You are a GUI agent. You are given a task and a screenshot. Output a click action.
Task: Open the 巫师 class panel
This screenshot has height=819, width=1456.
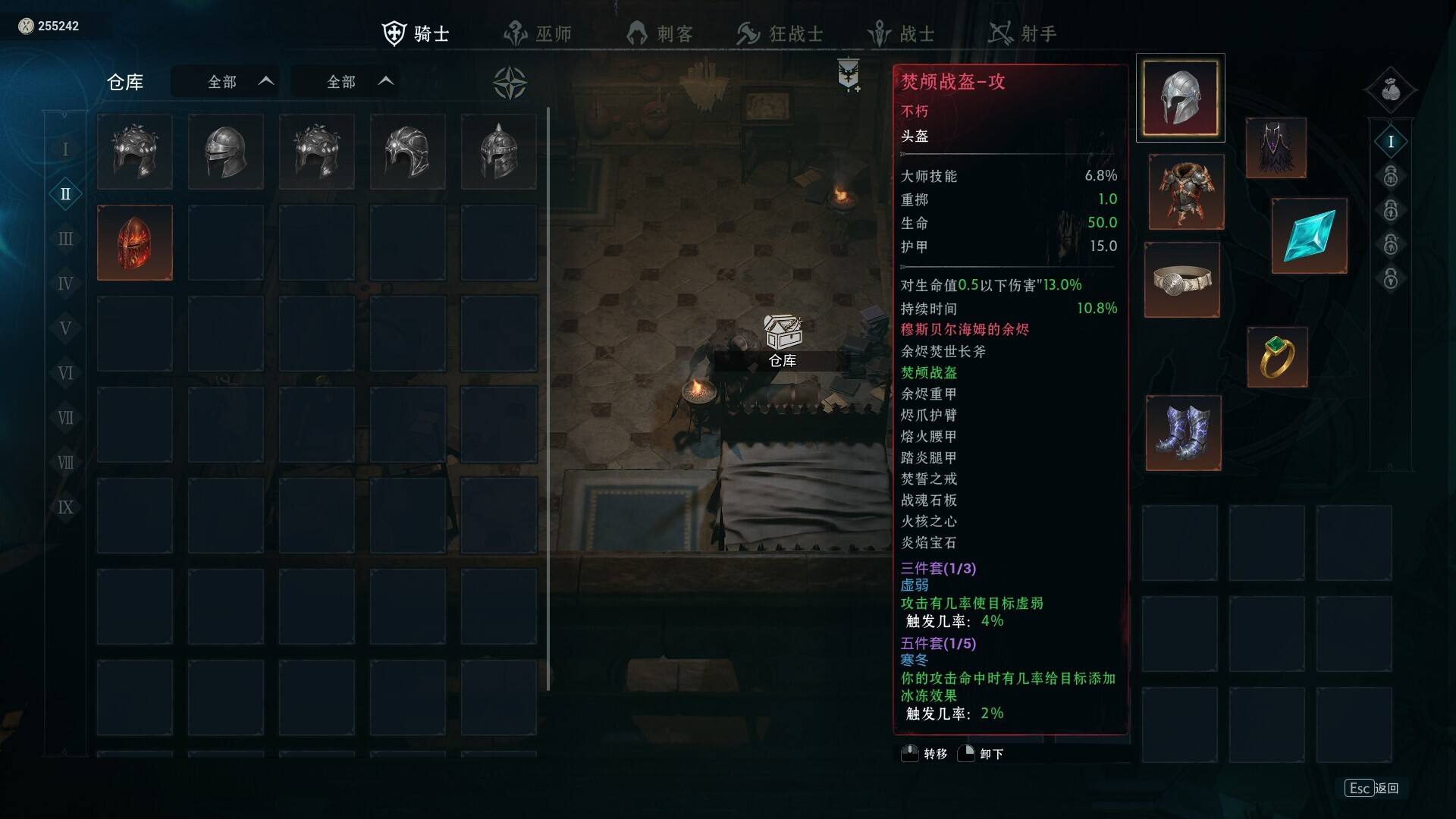coord(518,33)
